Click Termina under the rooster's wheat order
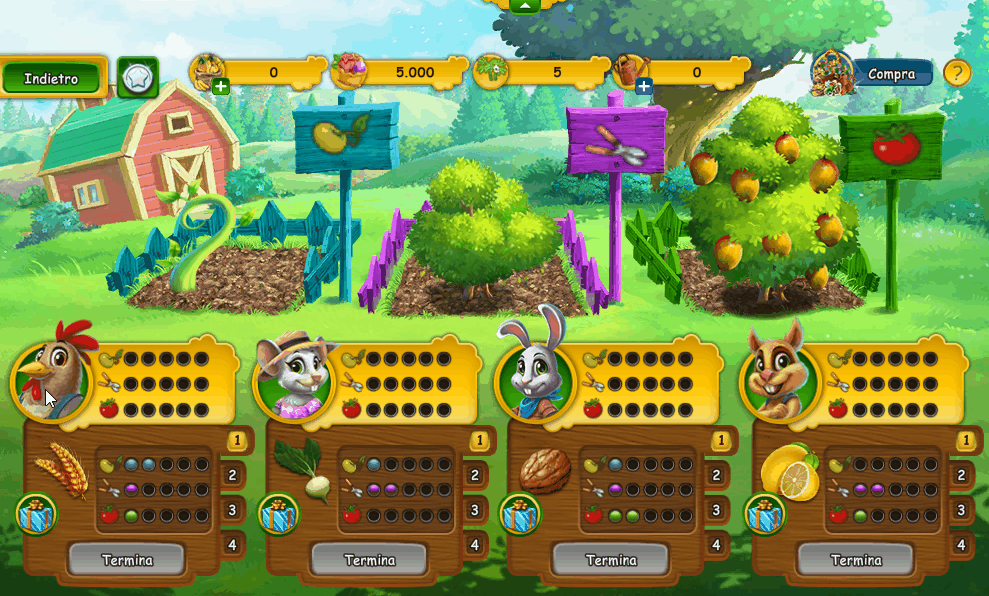The height and width of the screenshot is (596, 989). (x=127, y=560)
